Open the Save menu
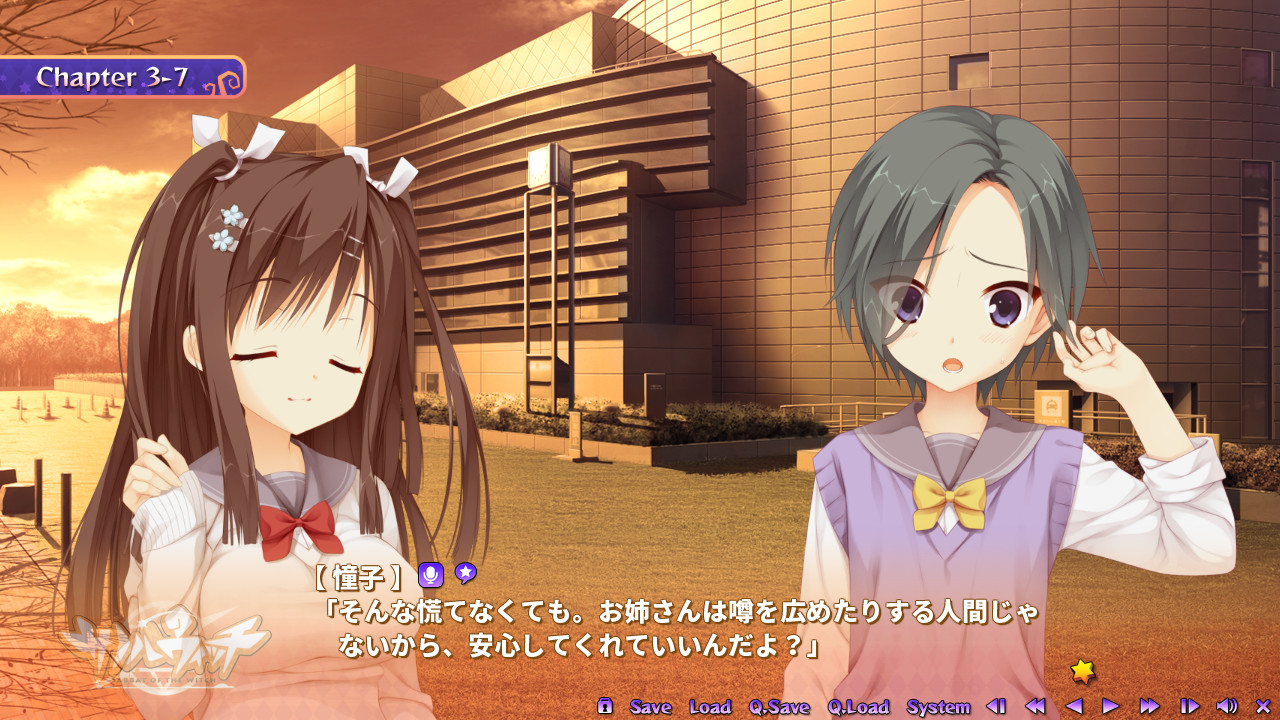 click(650, 707)
